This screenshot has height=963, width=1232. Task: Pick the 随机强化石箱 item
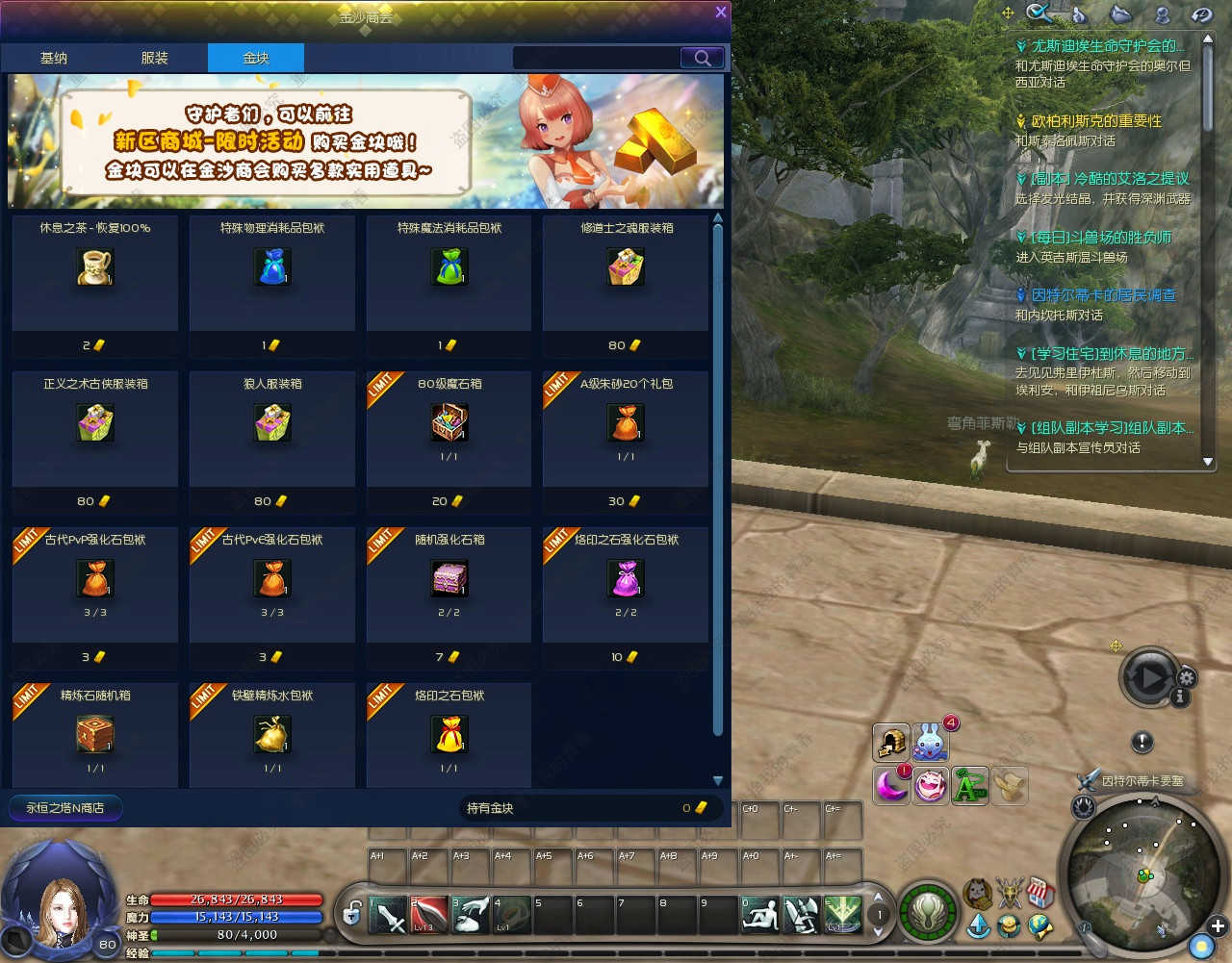coord(449,579)
